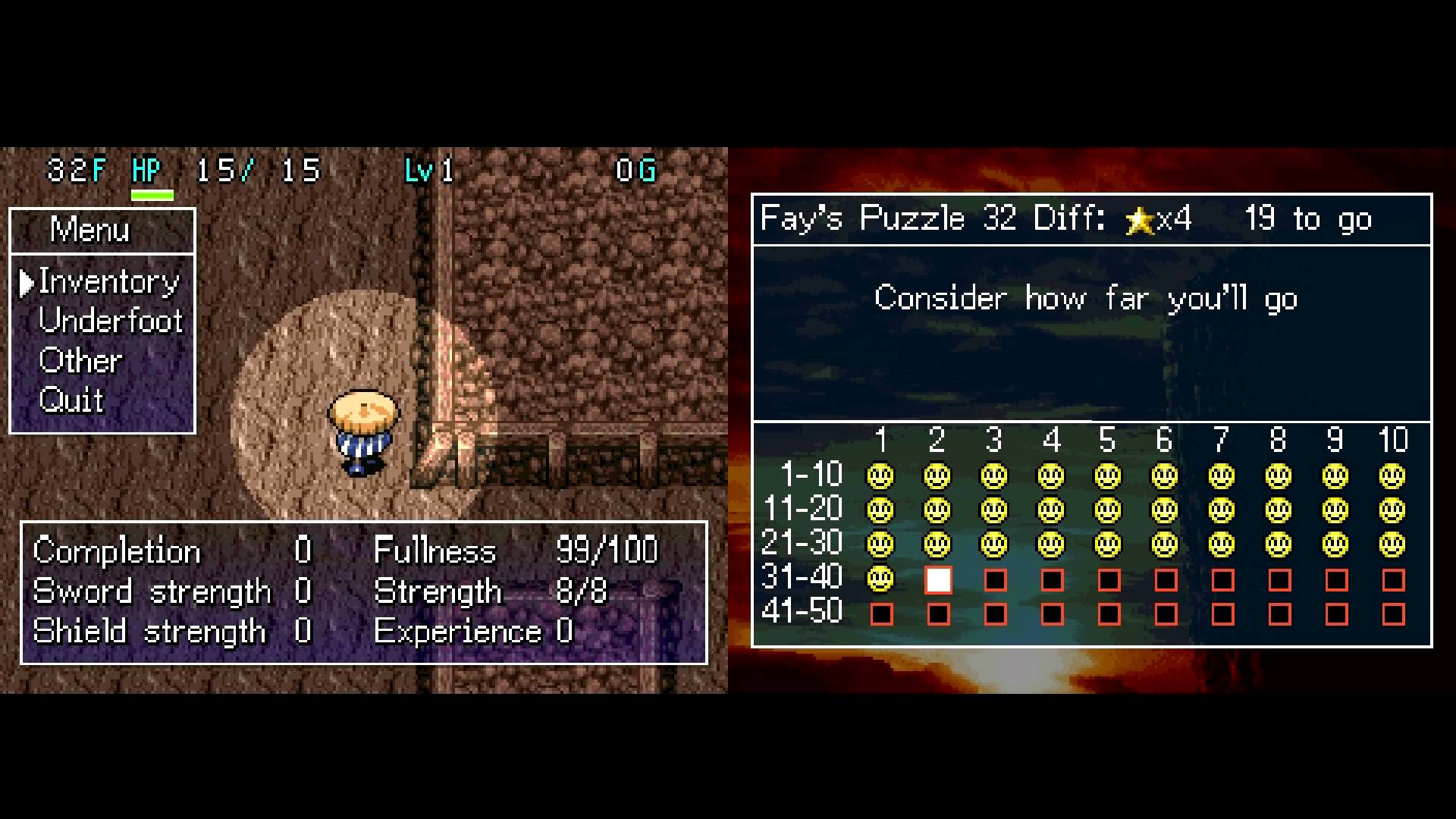
Task: Select Quit in the menu
Action: click(71, 400)
